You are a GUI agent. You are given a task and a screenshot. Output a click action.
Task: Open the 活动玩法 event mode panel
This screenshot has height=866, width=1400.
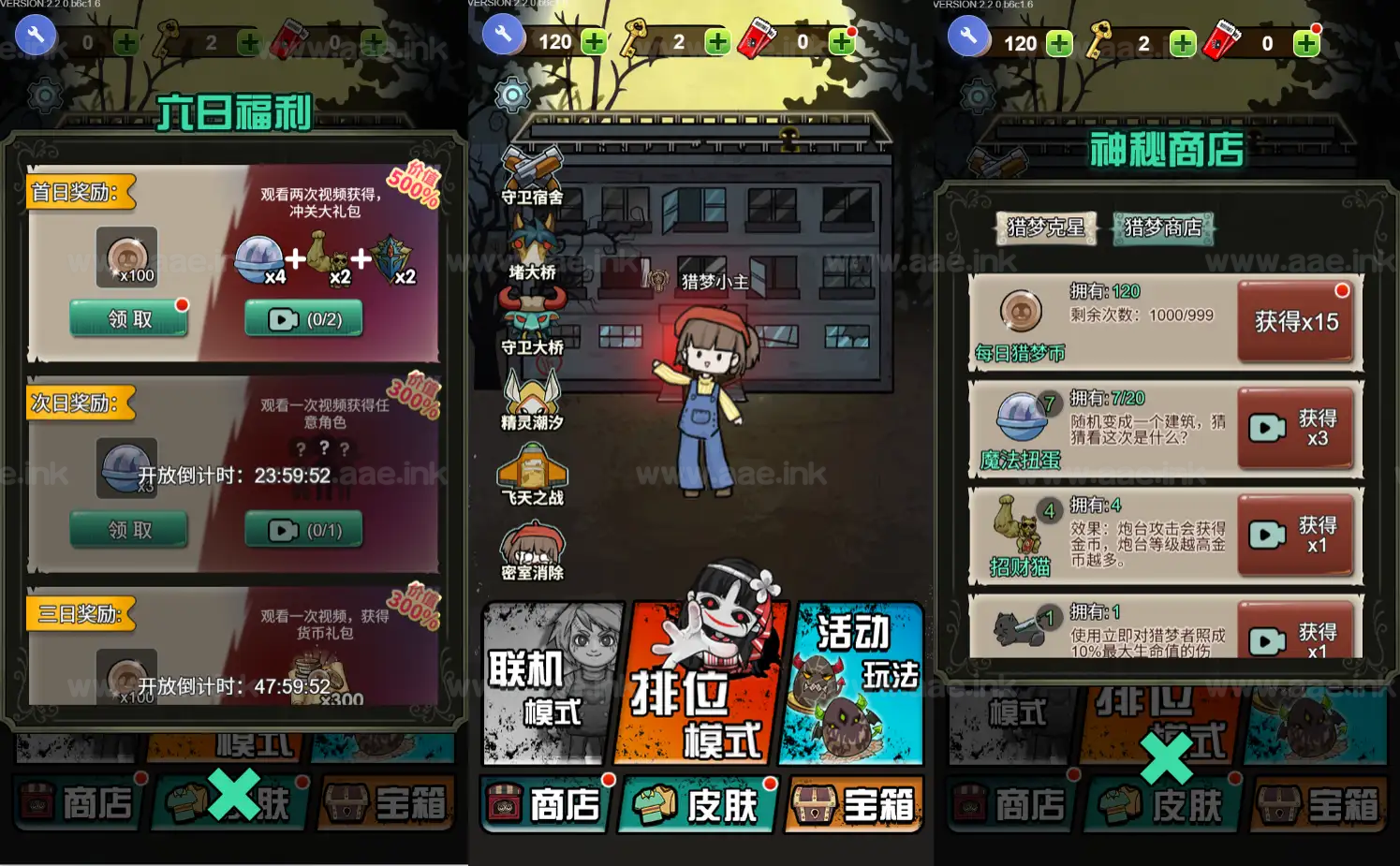coord(852,683)
